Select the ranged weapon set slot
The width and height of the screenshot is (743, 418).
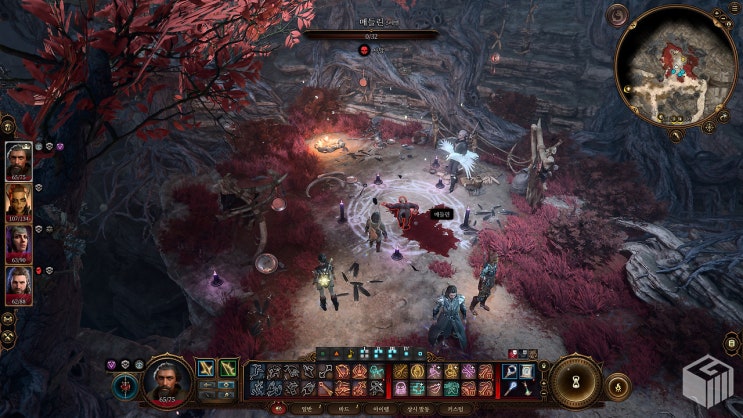pos(228,369)
